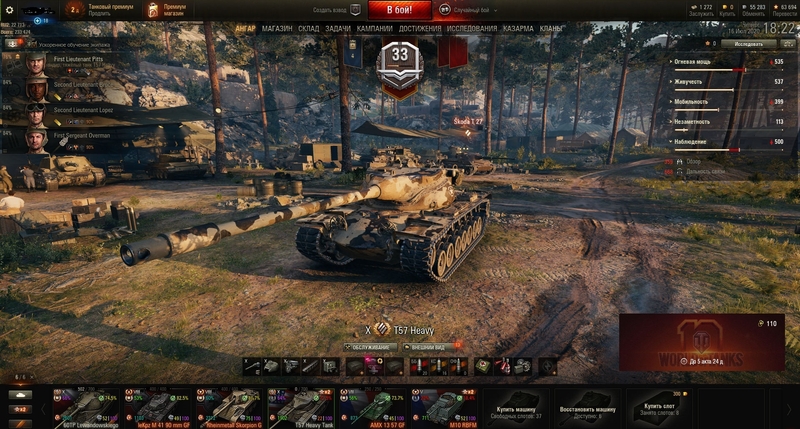The width and height of the screenshot is (800, 429).
Task: Click the Купить машину slot
Action: (516, 407)
